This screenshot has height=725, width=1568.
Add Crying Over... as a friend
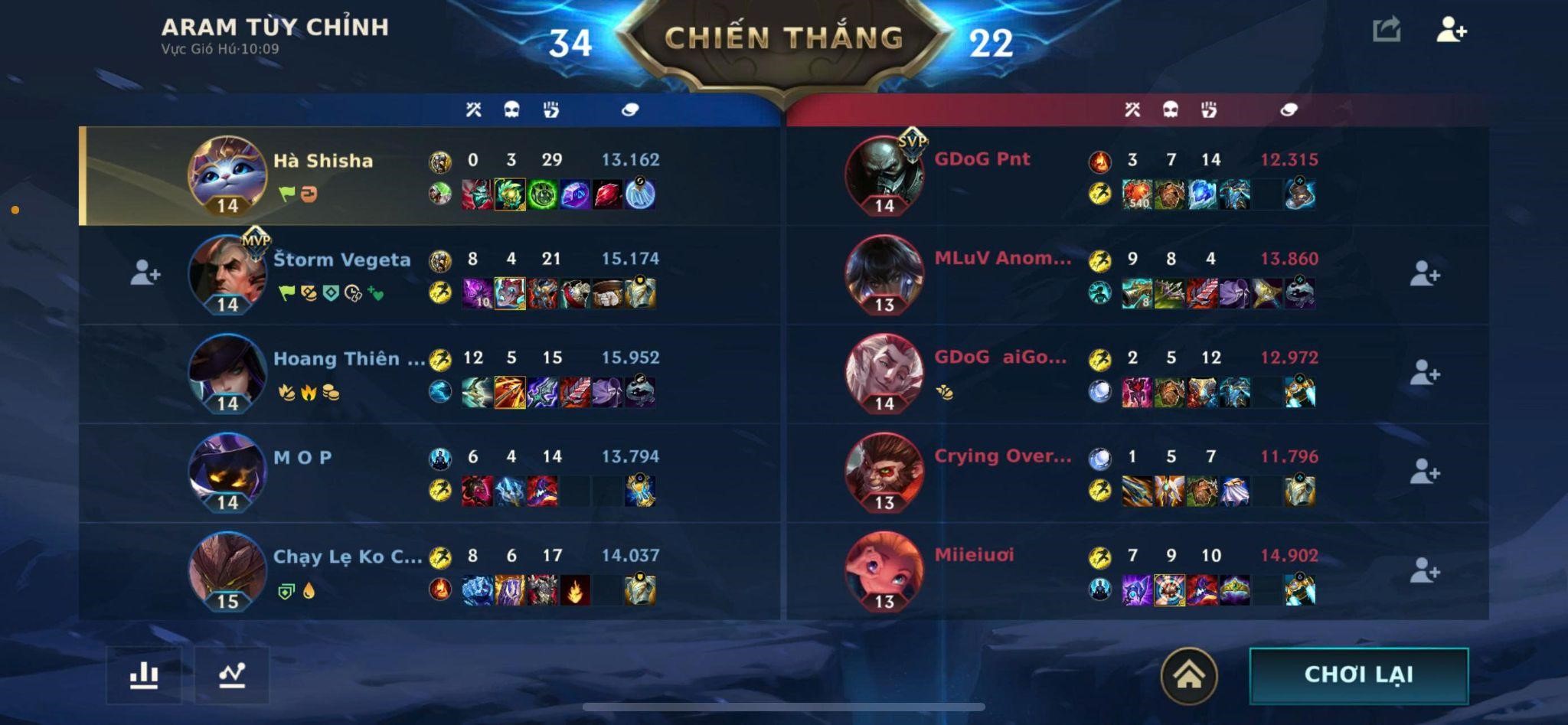[x=1424, y=472]
